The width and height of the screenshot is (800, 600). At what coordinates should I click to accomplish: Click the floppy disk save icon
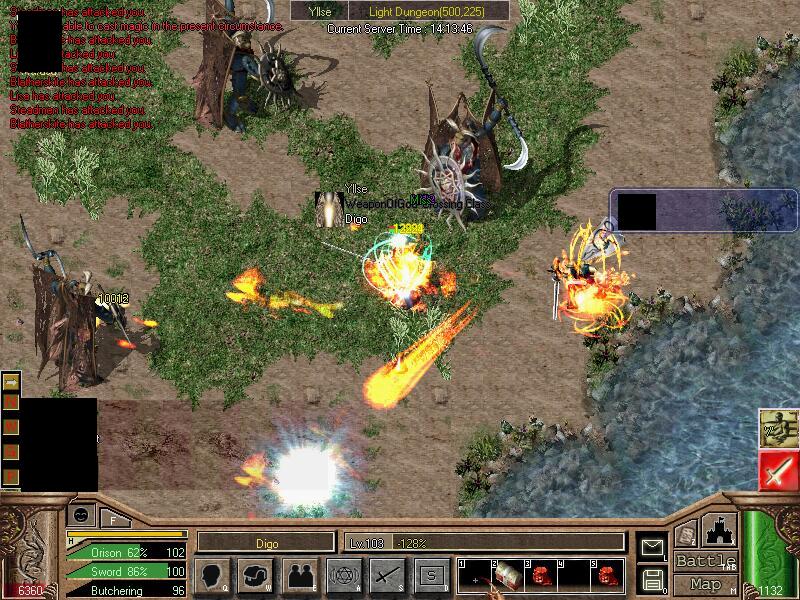pos(652,578)
